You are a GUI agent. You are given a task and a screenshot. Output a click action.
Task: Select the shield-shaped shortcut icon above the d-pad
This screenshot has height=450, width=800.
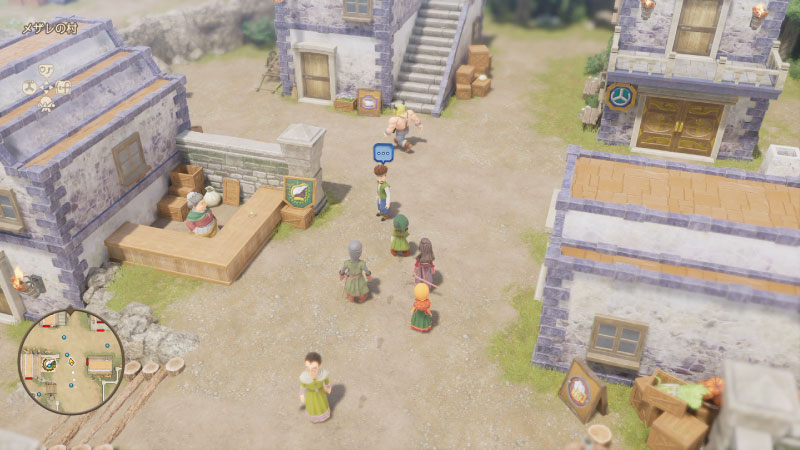click(46, 69)
